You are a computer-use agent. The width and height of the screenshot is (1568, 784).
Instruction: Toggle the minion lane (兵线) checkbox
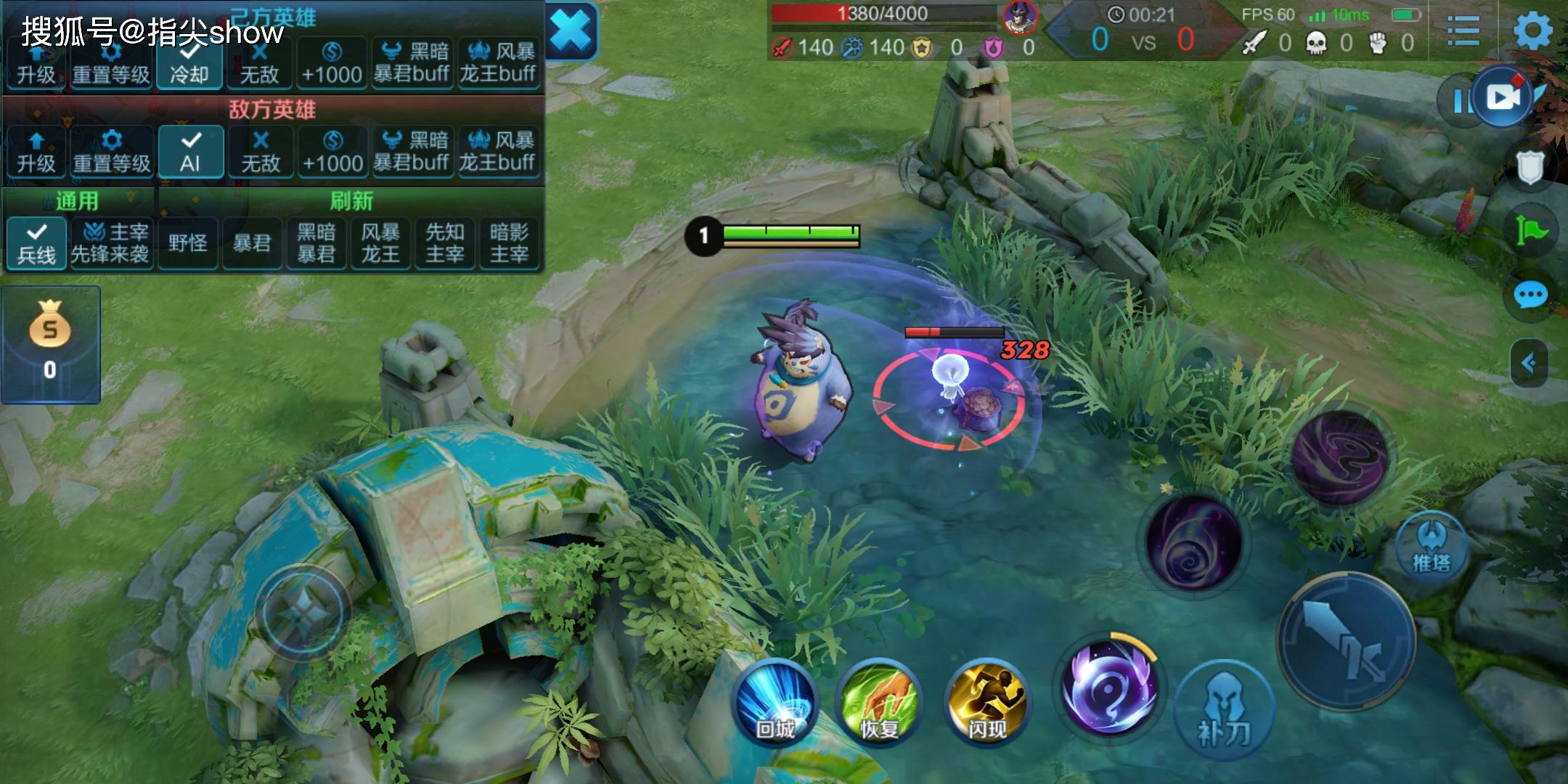(x=36, y=243)
